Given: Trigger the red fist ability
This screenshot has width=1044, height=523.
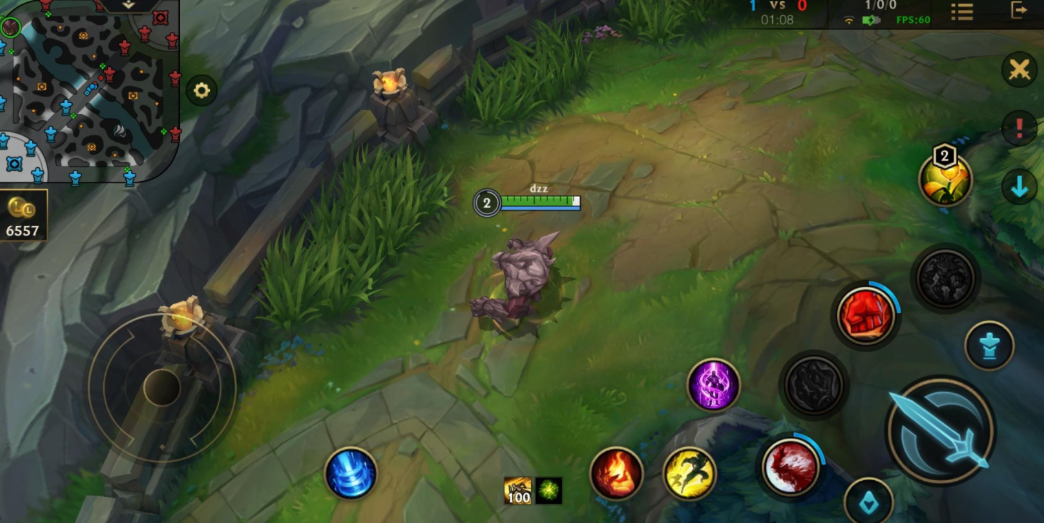Looking at the screenshot, I should [x=866, y=315].
